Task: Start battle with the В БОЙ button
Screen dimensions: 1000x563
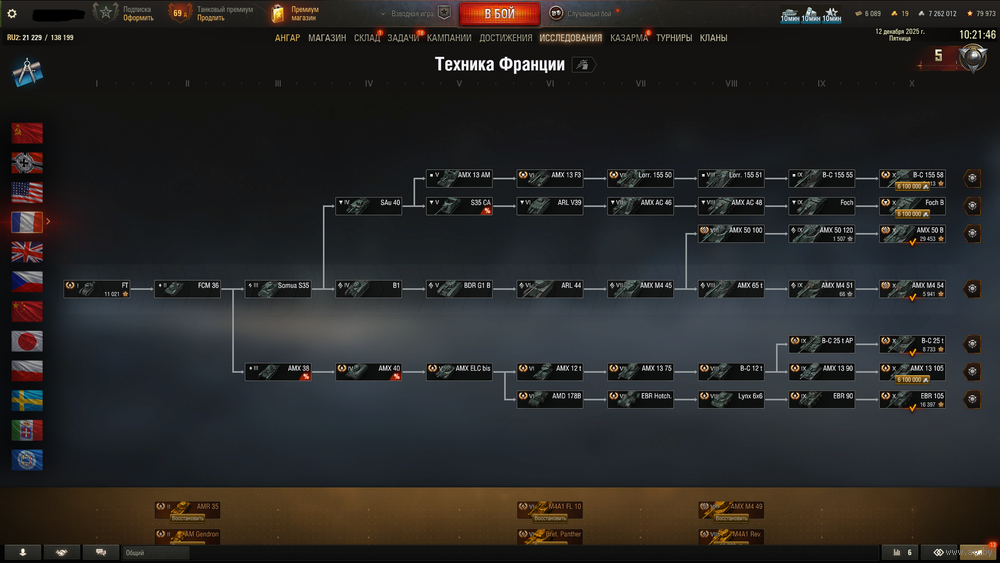Action: (499, 14)
